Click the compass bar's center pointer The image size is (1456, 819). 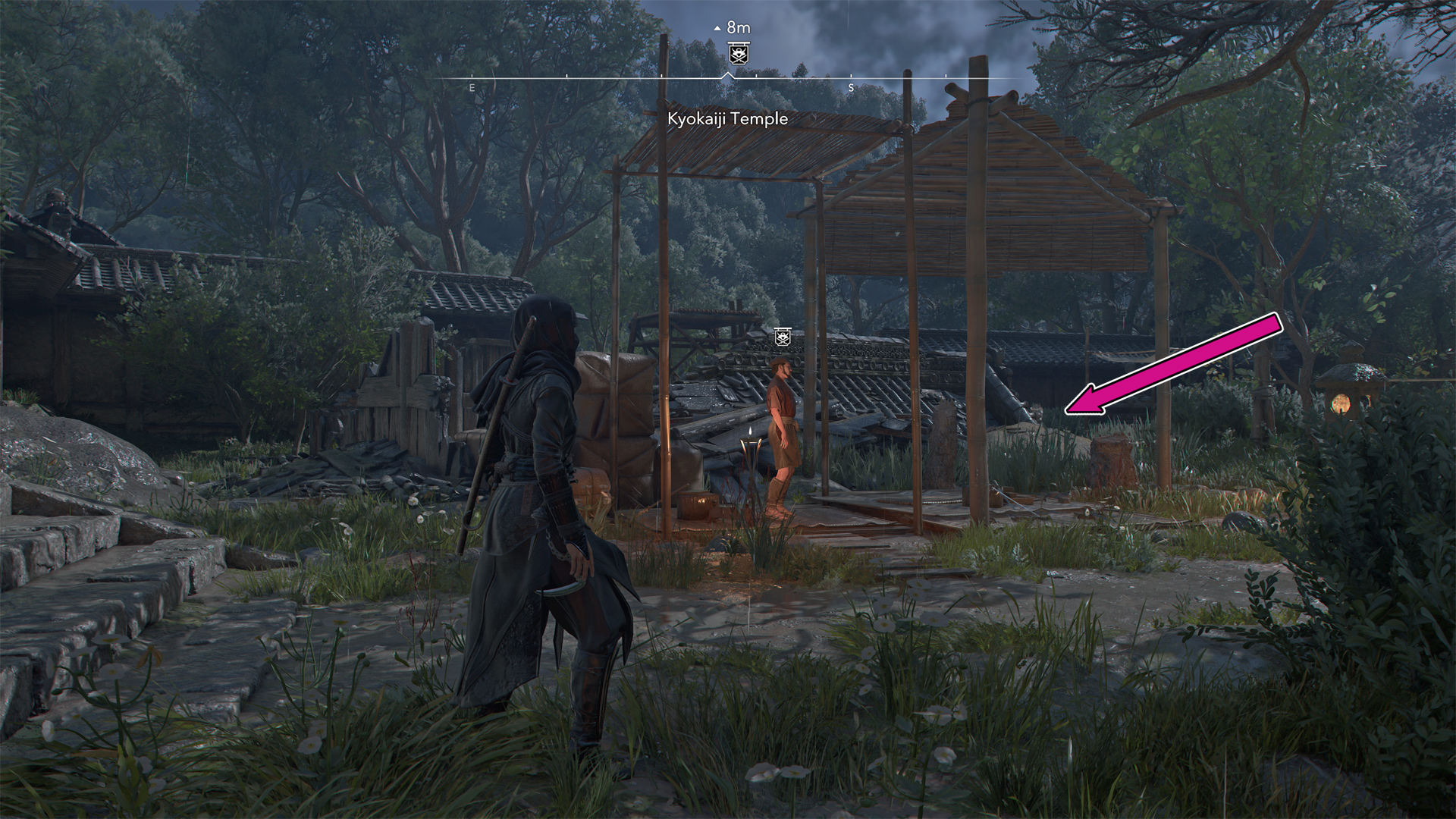click(728, 76)
